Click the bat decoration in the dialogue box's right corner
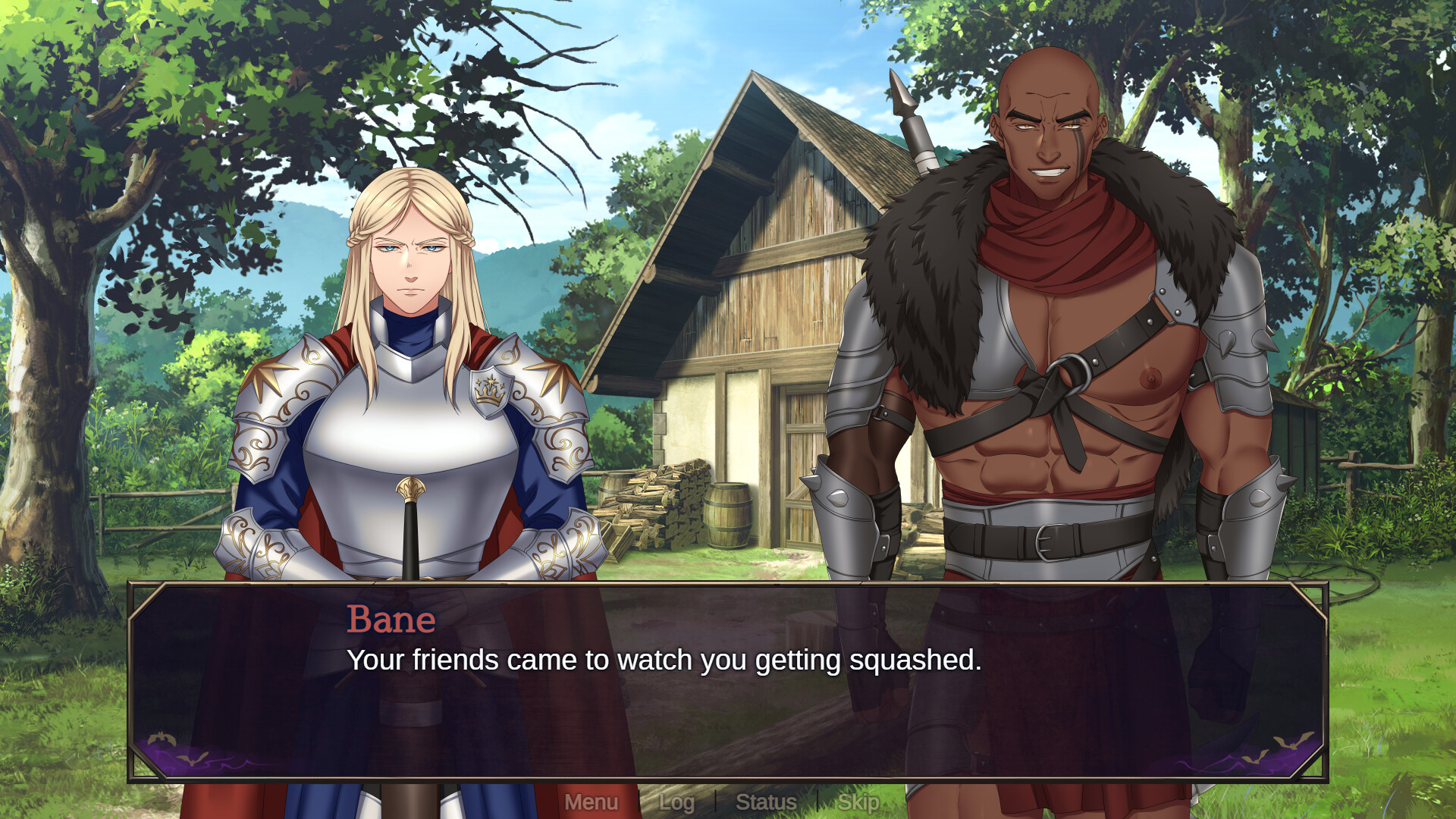This screenshot has width=1456, height=819. coord(1291,740)
